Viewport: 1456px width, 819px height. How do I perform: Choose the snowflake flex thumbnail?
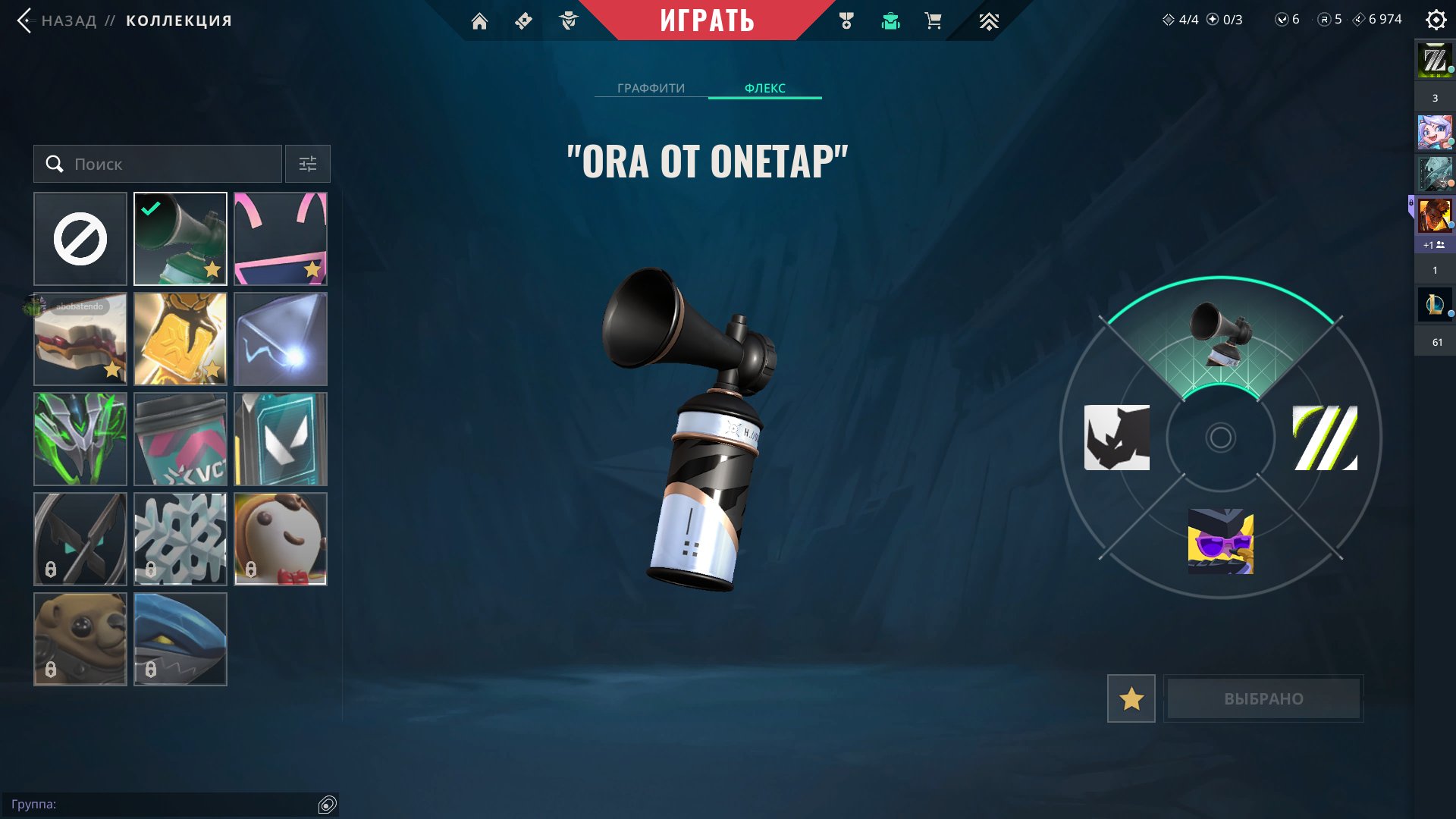180,539
